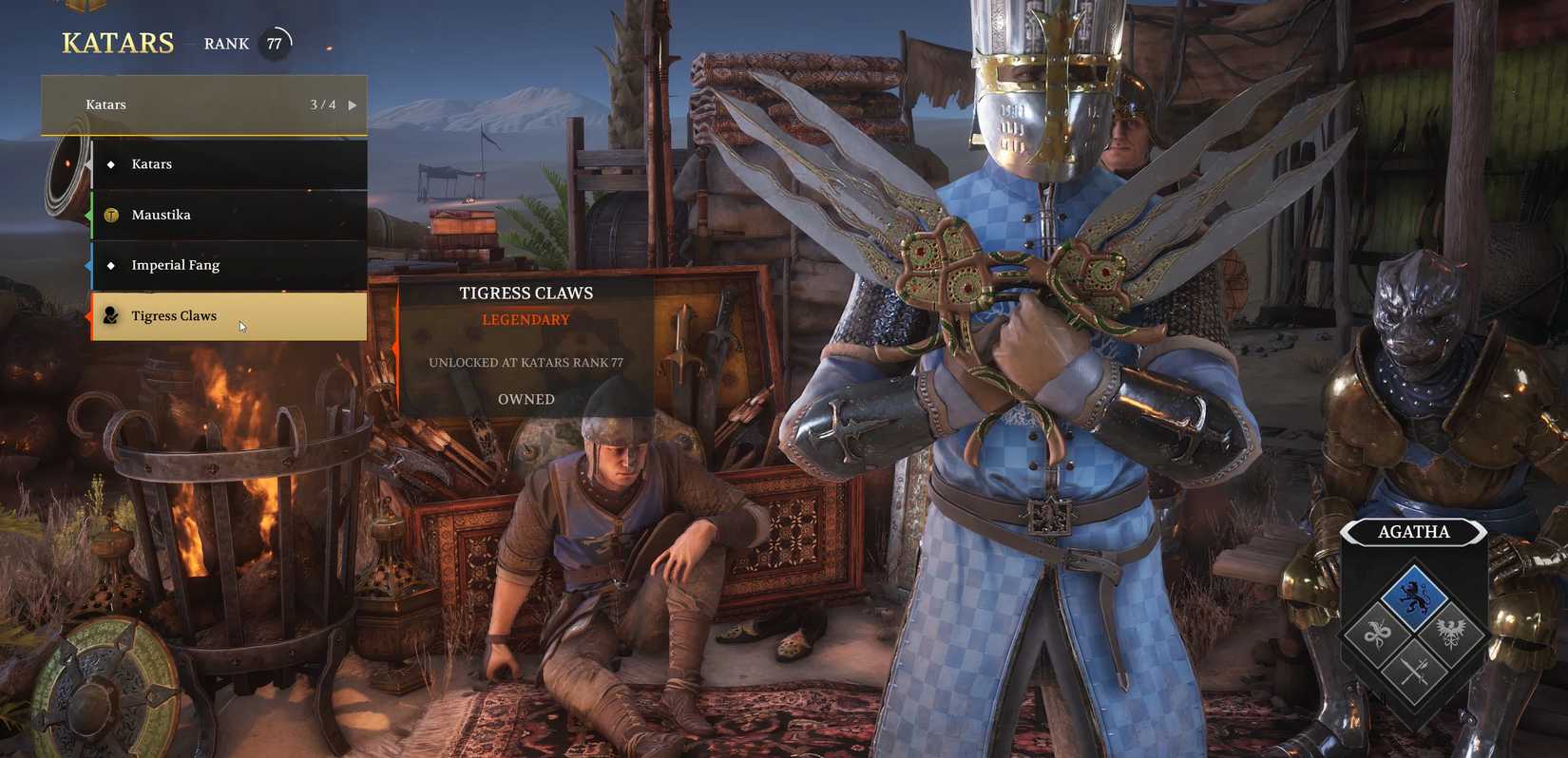Select the Maustika weapon skin

click(x=228, y=215)
